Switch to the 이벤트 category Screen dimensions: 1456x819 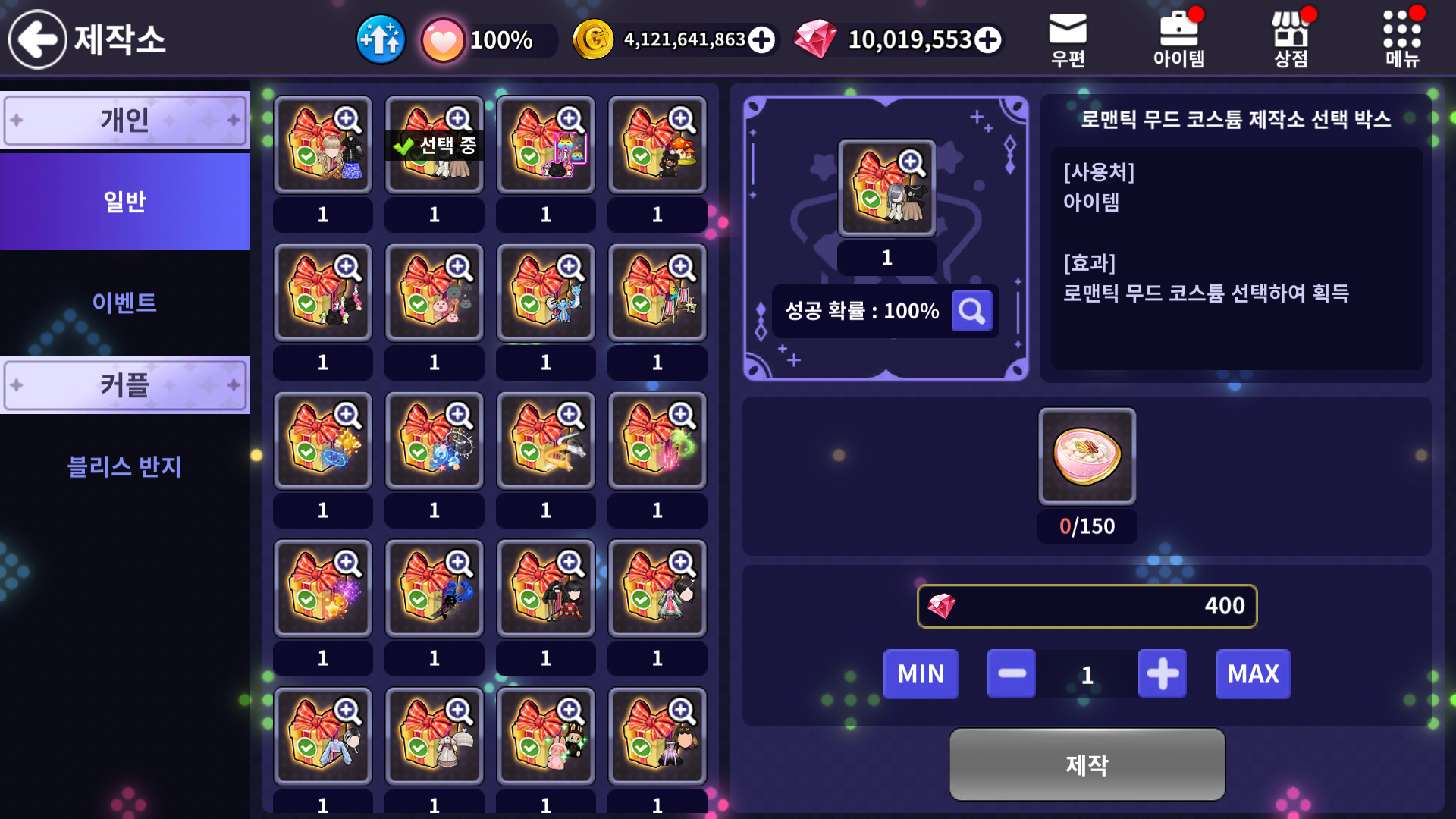125,303
